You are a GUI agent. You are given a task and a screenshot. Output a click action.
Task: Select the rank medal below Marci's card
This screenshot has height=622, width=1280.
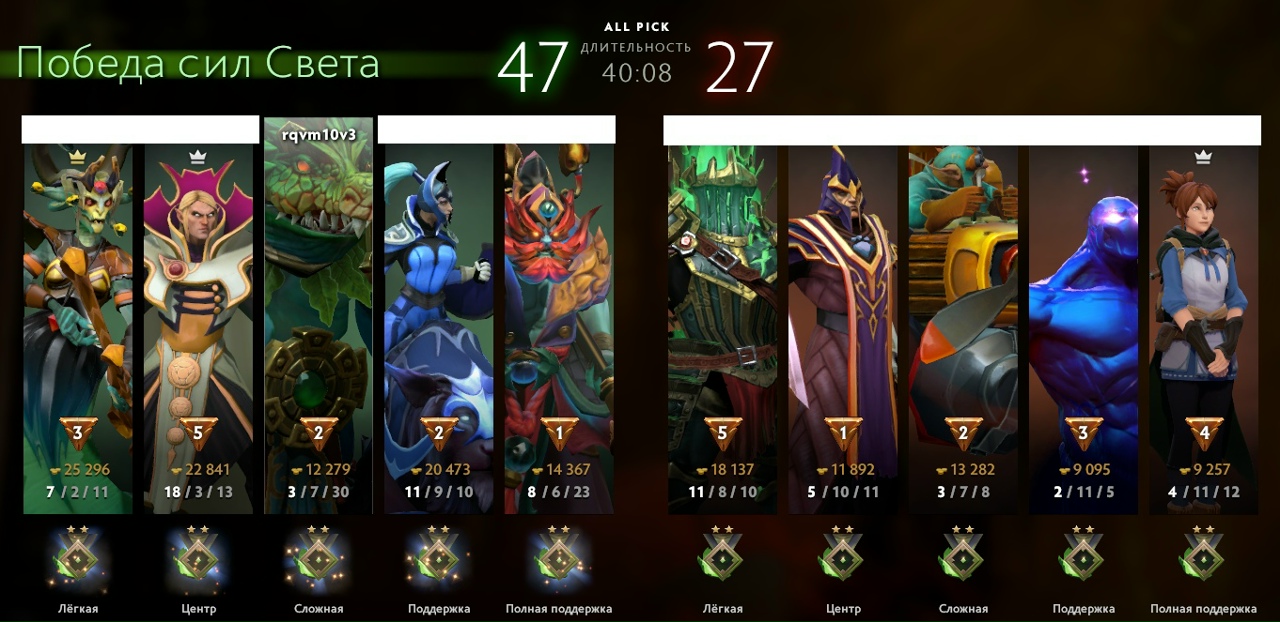(x=1203, y=558)
